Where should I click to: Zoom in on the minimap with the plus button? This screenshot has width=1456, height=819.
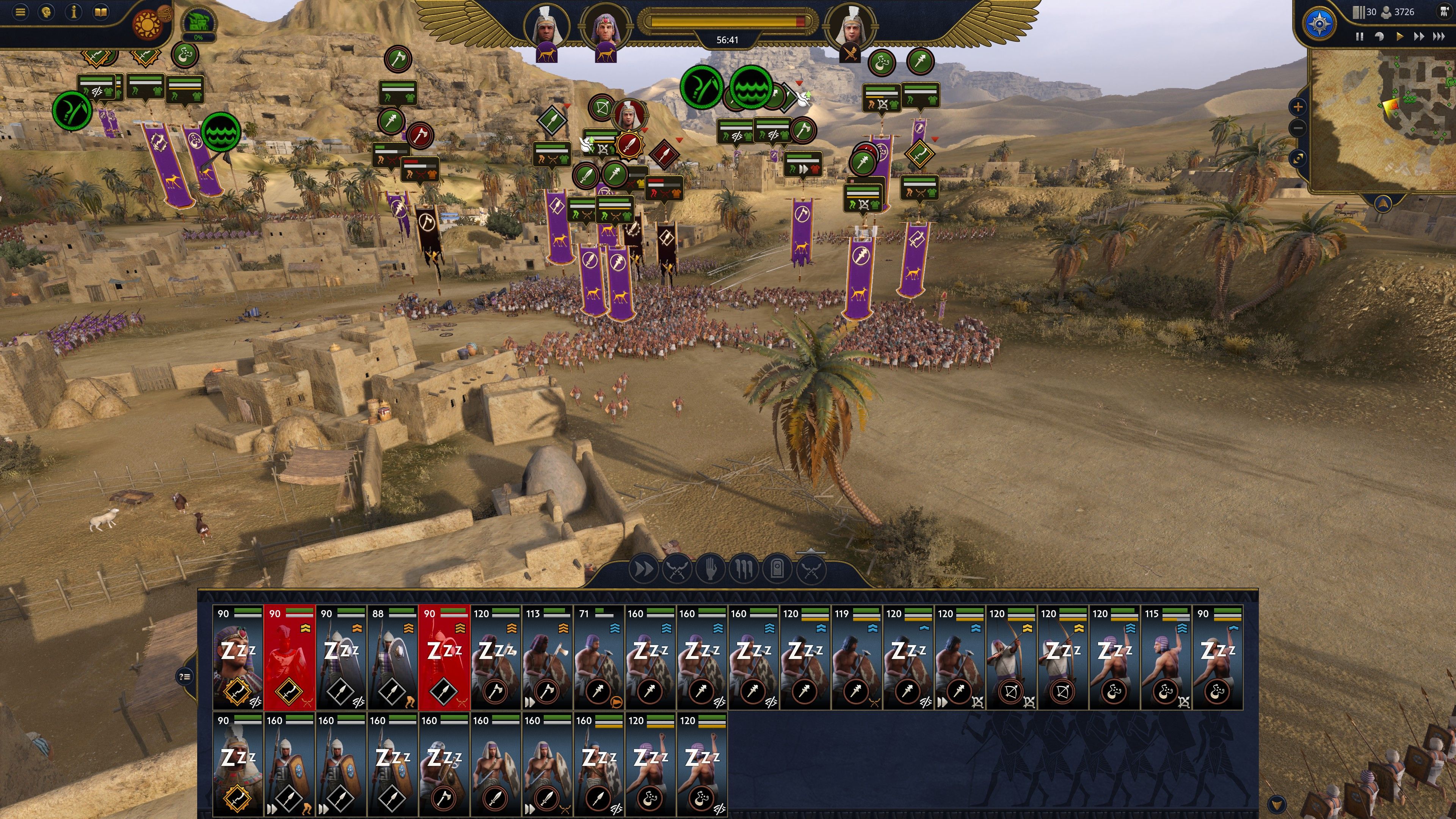1298,107
